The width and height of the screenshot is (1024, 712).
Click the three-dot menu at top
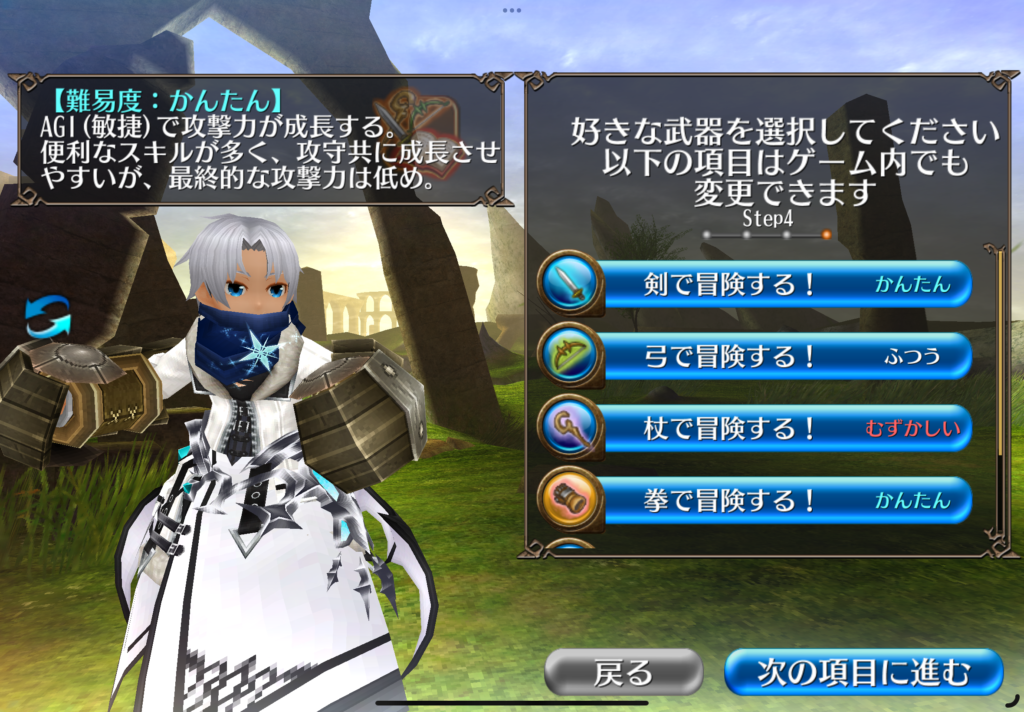(512, 10)
